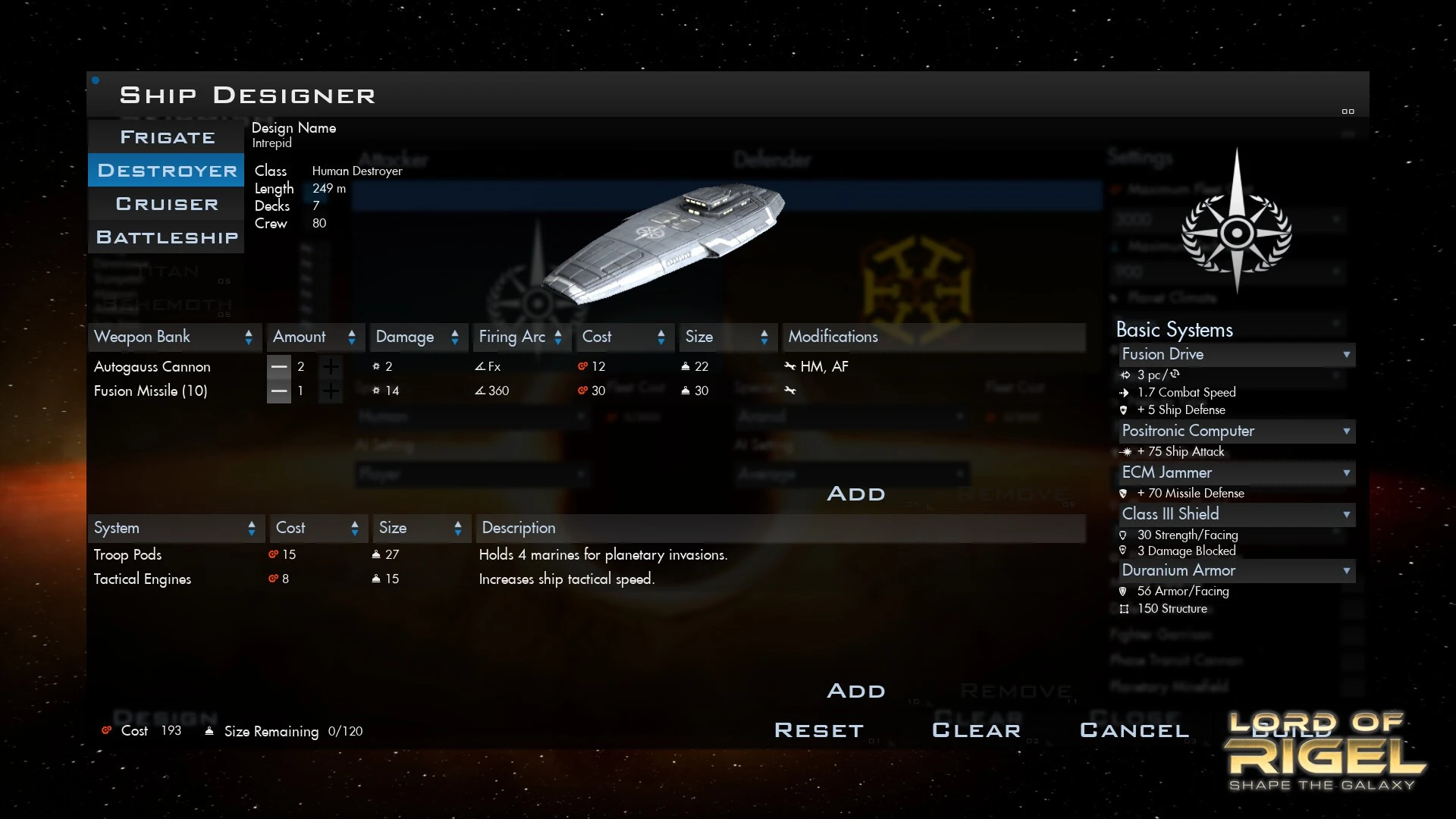This screenshot has width=1456, height=819.
Task: Clear all ship components
Action: [x=976, y=730]
